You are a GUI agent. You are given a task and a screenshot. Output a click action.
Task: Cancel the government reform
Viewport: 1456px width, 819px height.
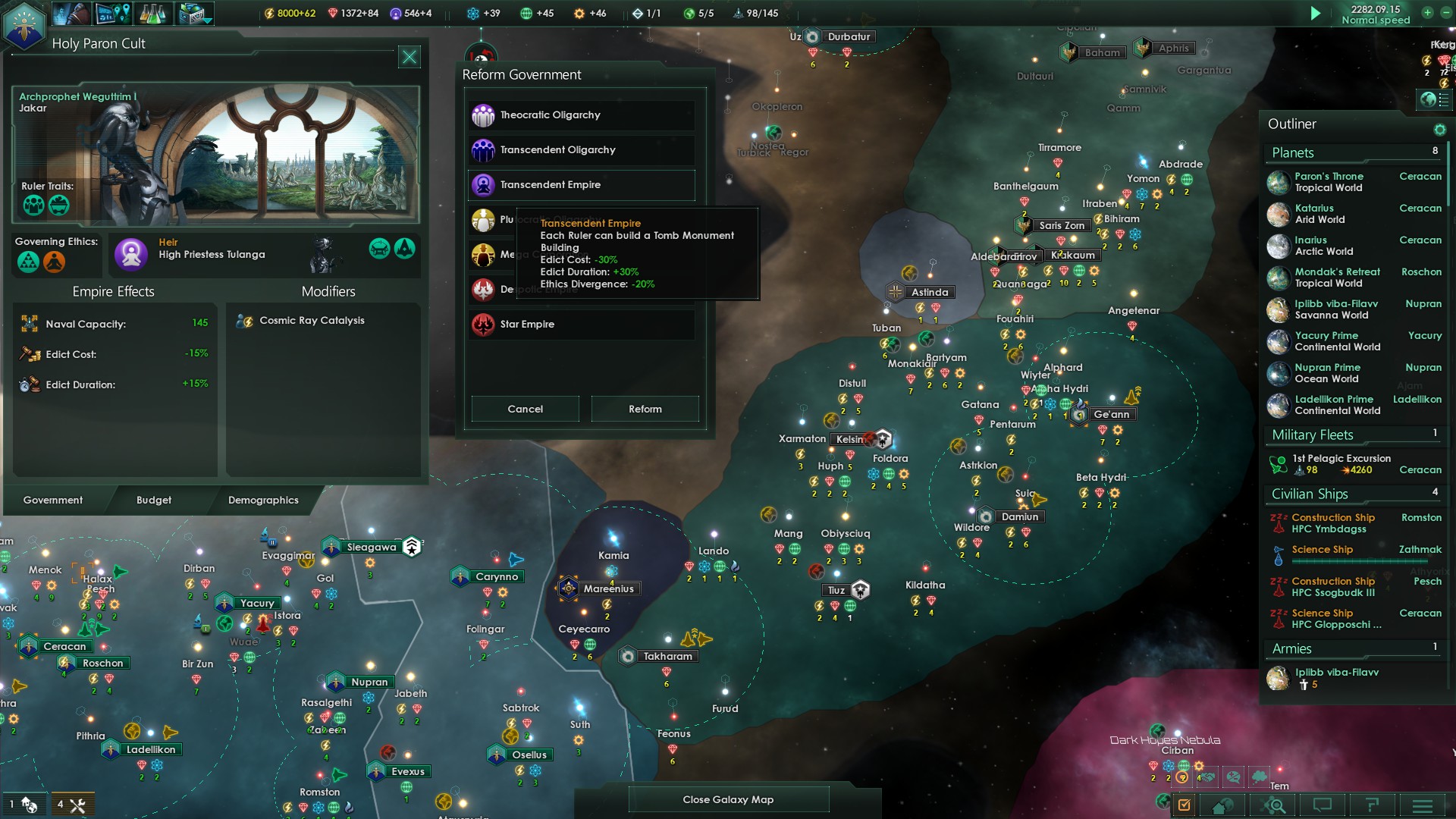525,409
